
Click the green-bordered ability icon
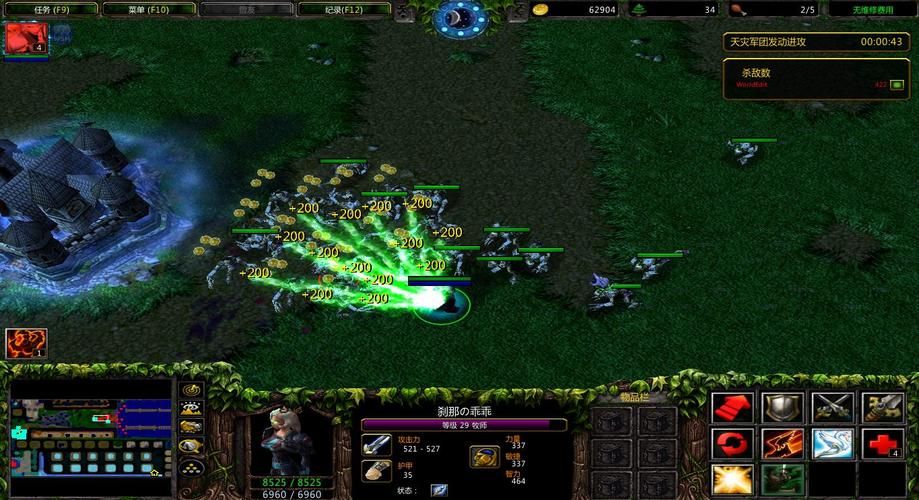click(x=781, y=480)
